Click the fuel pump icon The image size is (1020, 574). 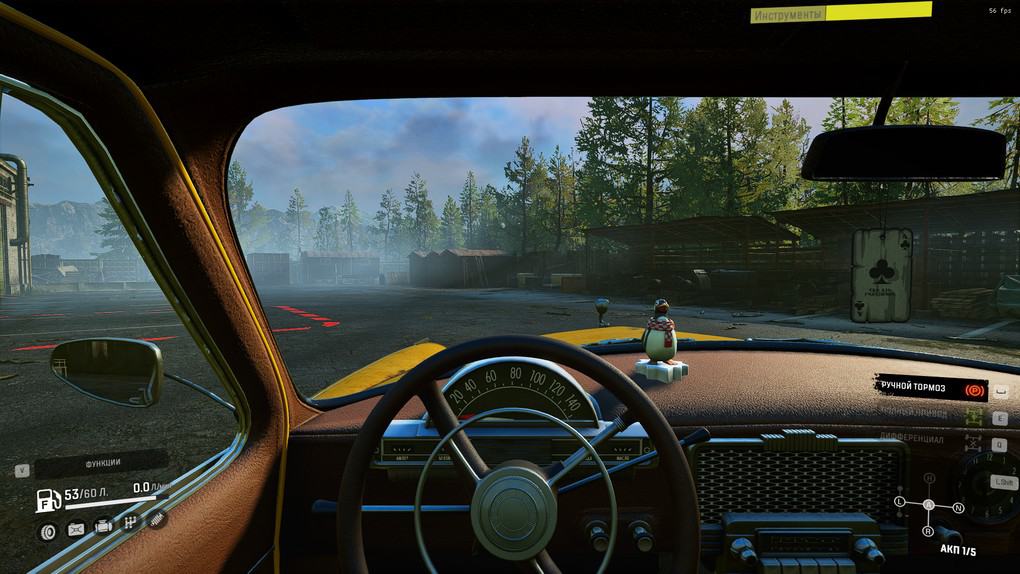point(48,500)
